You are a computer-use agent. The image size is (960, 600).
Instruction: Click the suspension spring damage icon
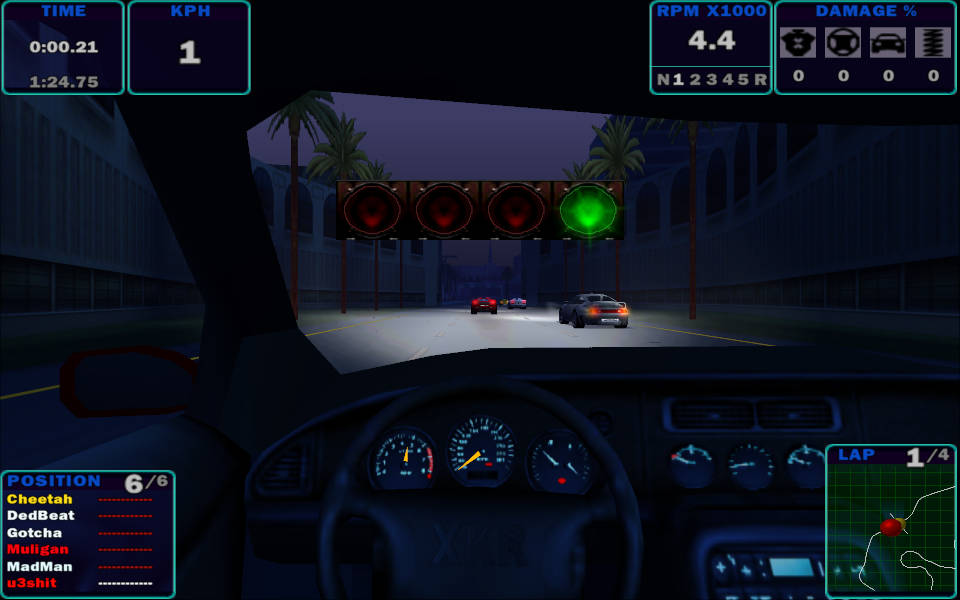pyautogui.click(x=933, y=42)
